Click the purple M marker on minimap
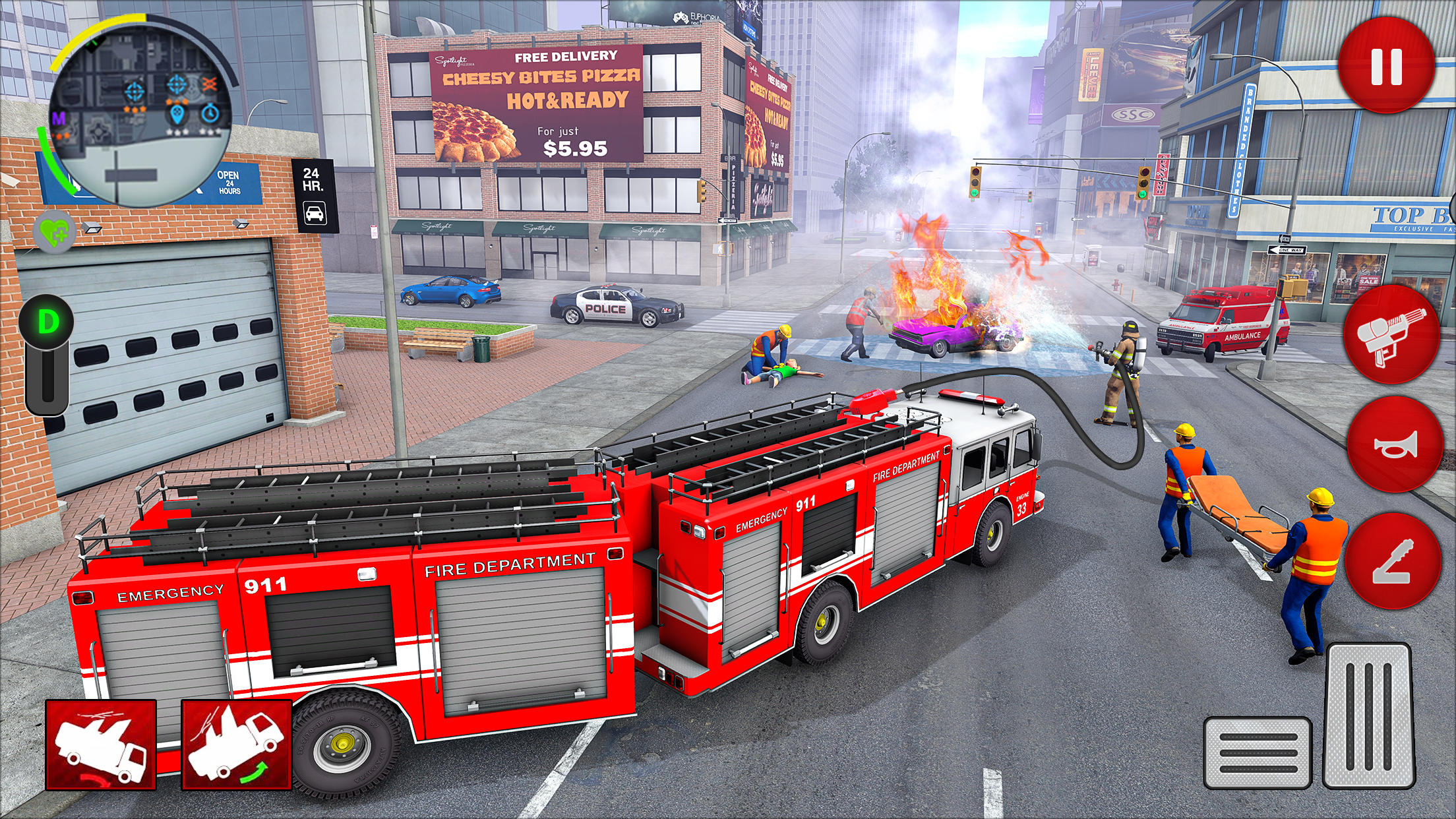Viewport: 1456px width, 819px height. tap(59, 117)
